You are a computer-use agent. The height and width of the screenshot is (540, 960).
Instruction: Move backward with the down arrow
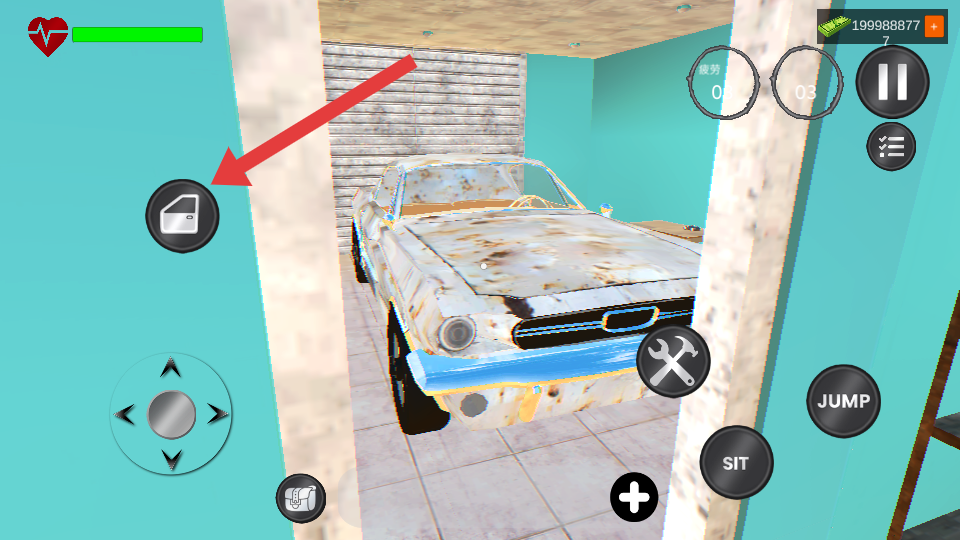tap(171, 460)
